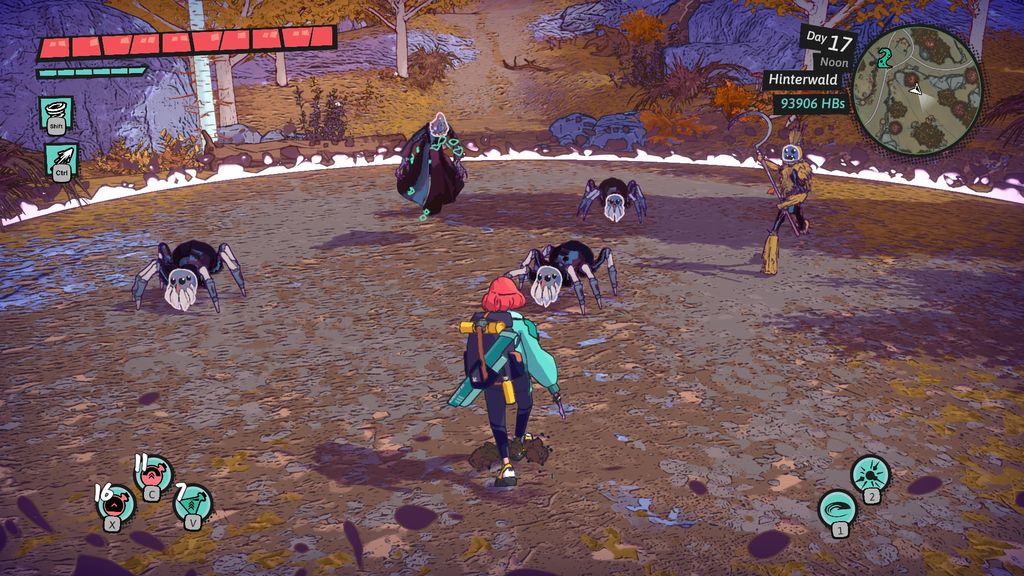Click the green number 2 minimap marker

click(x=884, y=57)
